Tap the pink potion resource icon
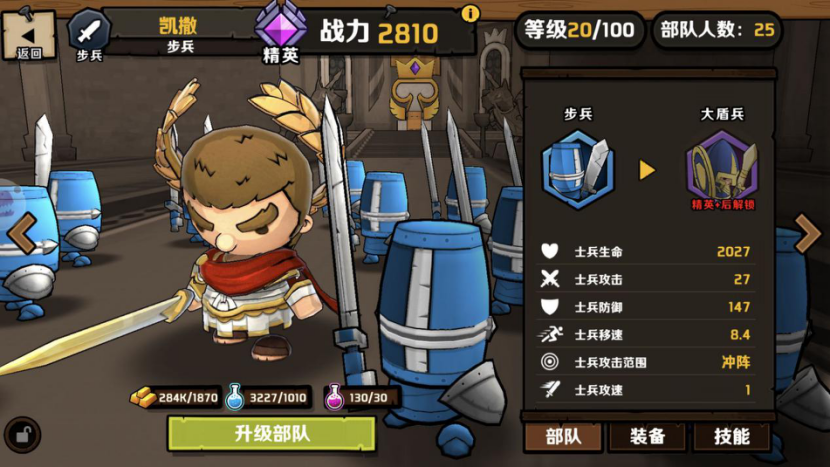 [x=334, y=397]
